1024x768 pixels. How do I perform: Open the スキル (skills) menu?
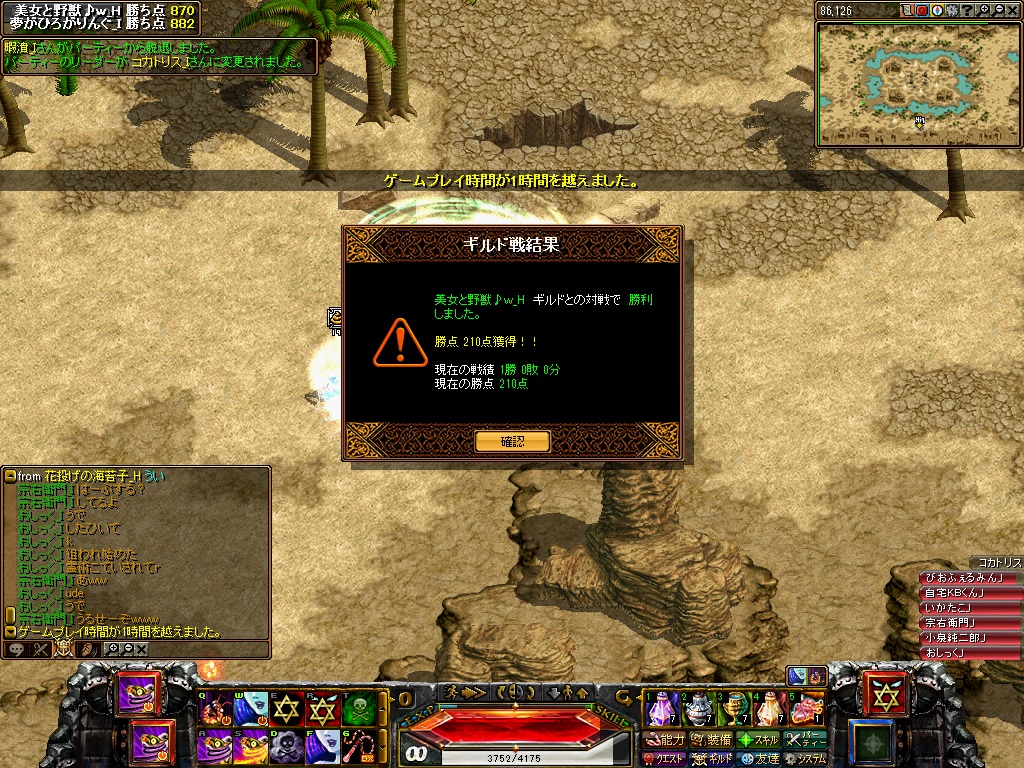(x=759, y=740)
